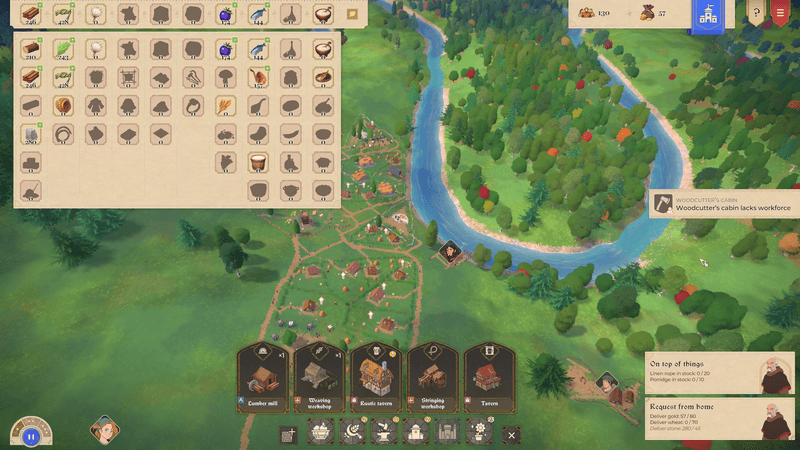The image size is (800, 450).
Task: Open the anvil and hammer crafting category
Action: click(x=384, y=434)
